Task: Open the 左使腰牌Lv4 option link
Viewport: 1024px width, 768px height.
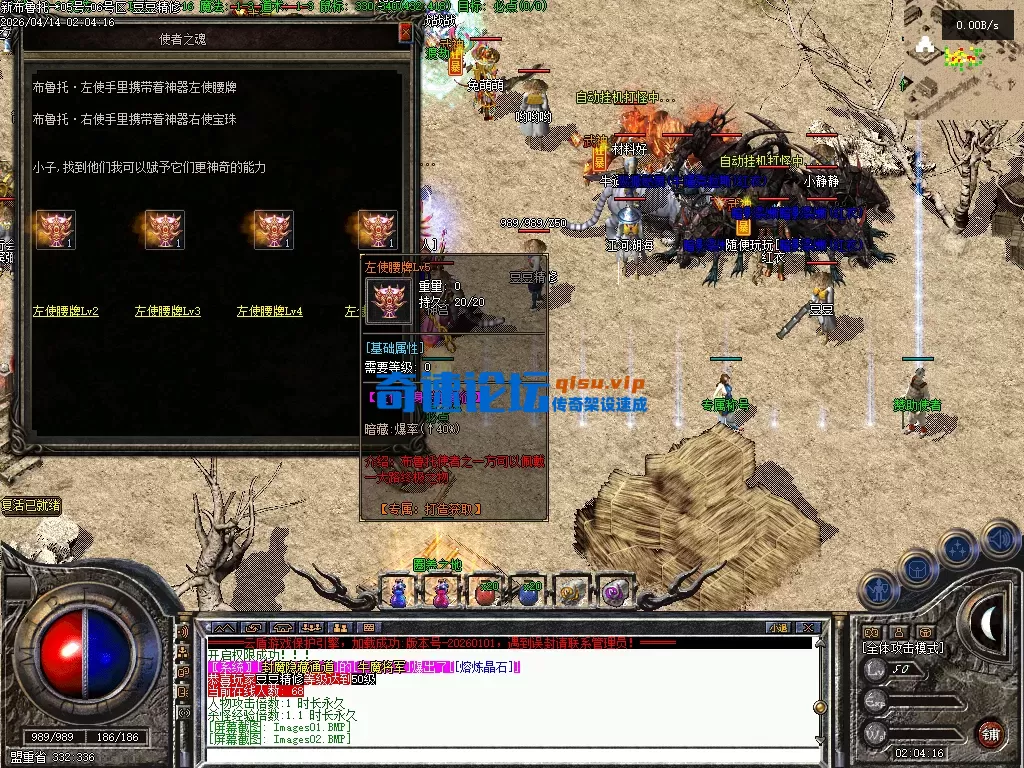Action: pyautogui.click(x=270, y=311)
